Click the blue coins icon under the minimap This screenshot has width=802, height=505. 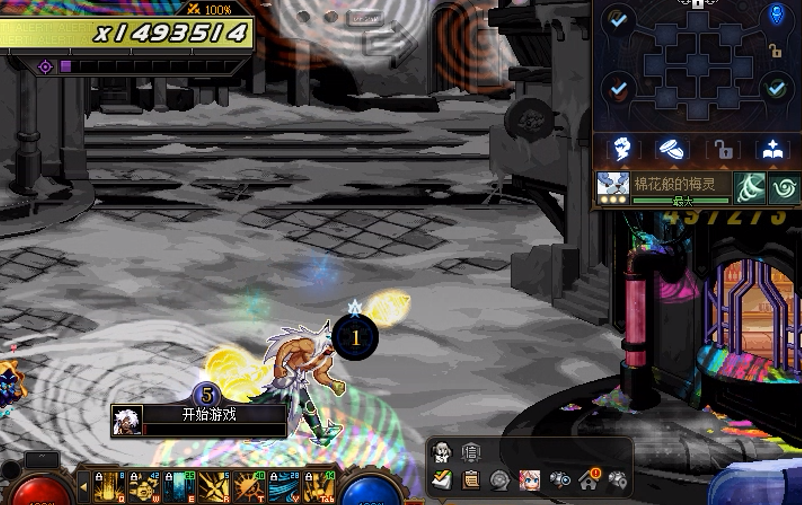point(672,150)
